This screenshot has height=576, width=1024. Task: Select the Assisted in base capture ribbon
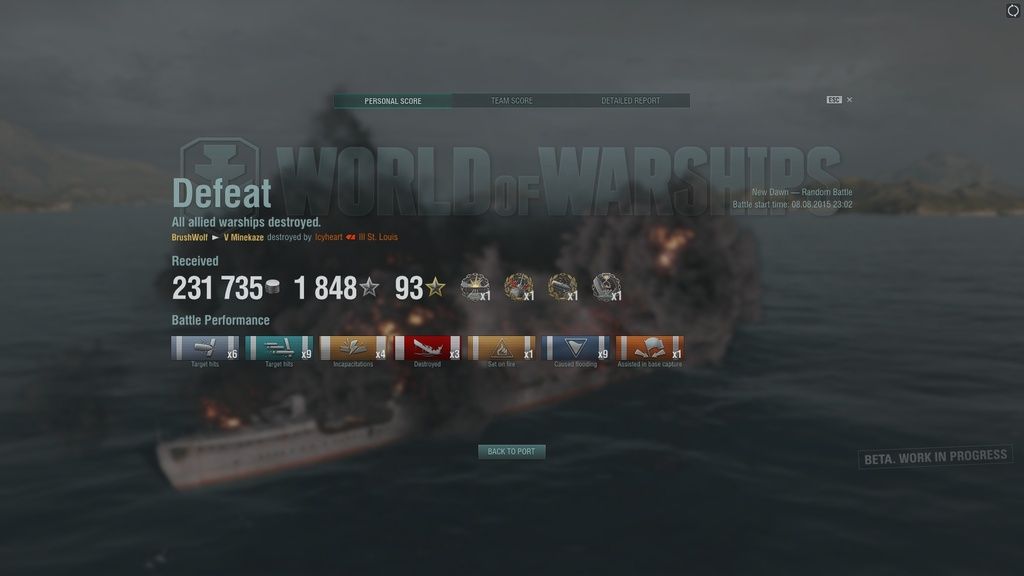tap(650, 348)
